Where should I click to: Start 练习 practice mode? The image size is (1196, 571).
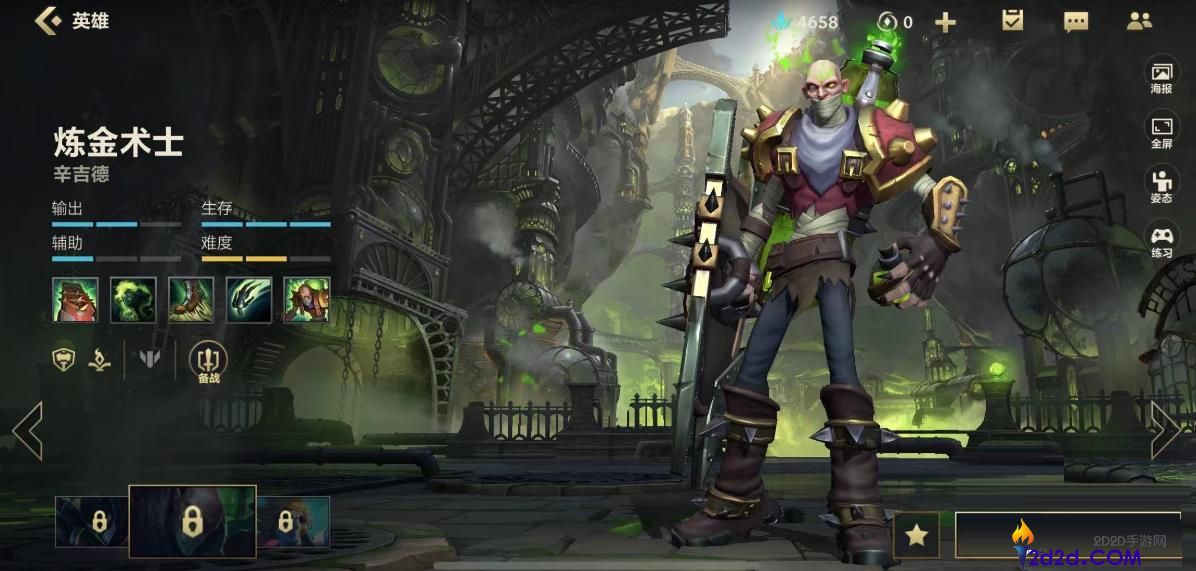1161,241
